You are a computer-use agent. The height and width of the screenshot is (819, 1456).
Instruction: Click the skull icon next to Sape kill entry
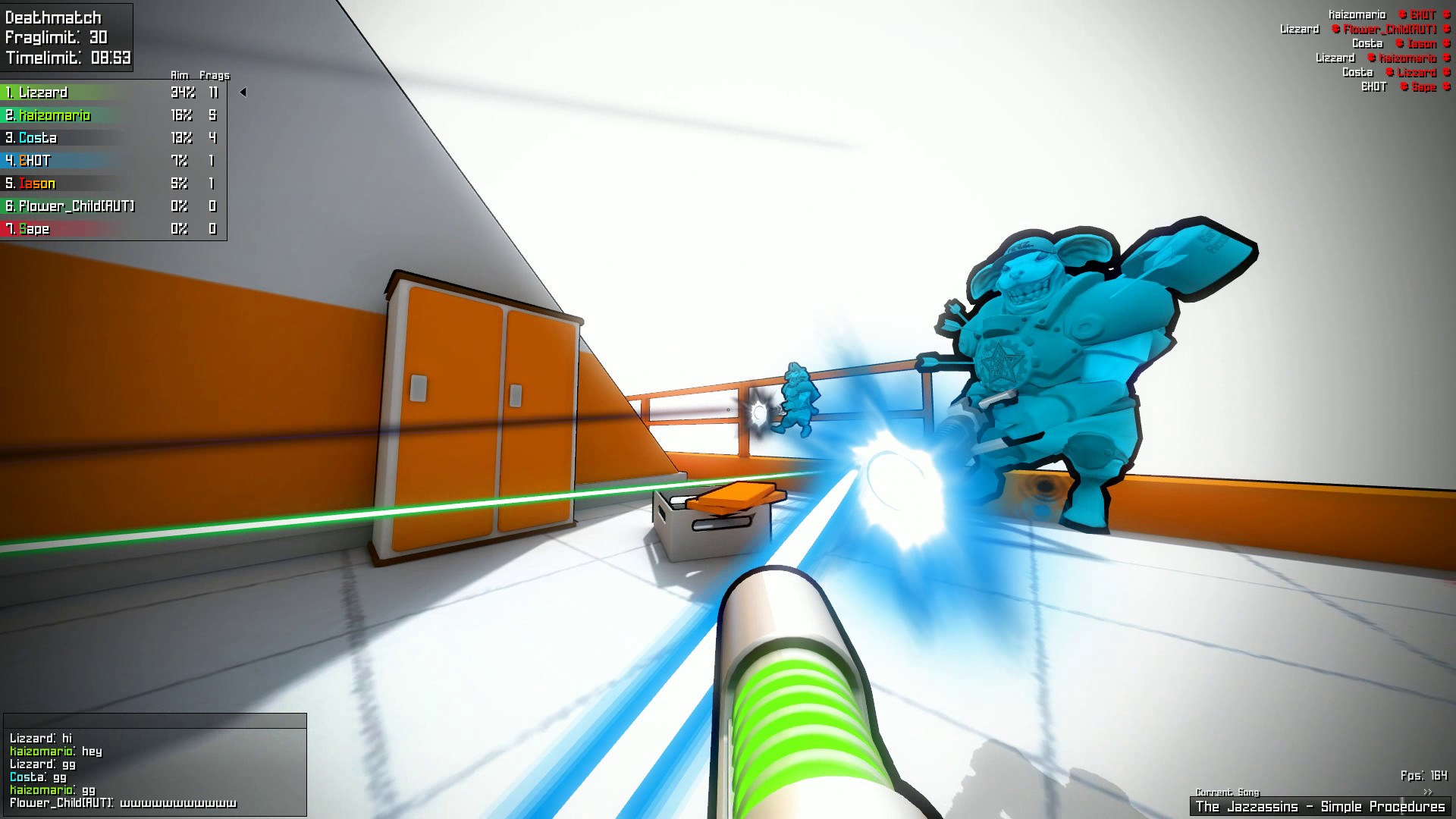(x=1403, y=86)
